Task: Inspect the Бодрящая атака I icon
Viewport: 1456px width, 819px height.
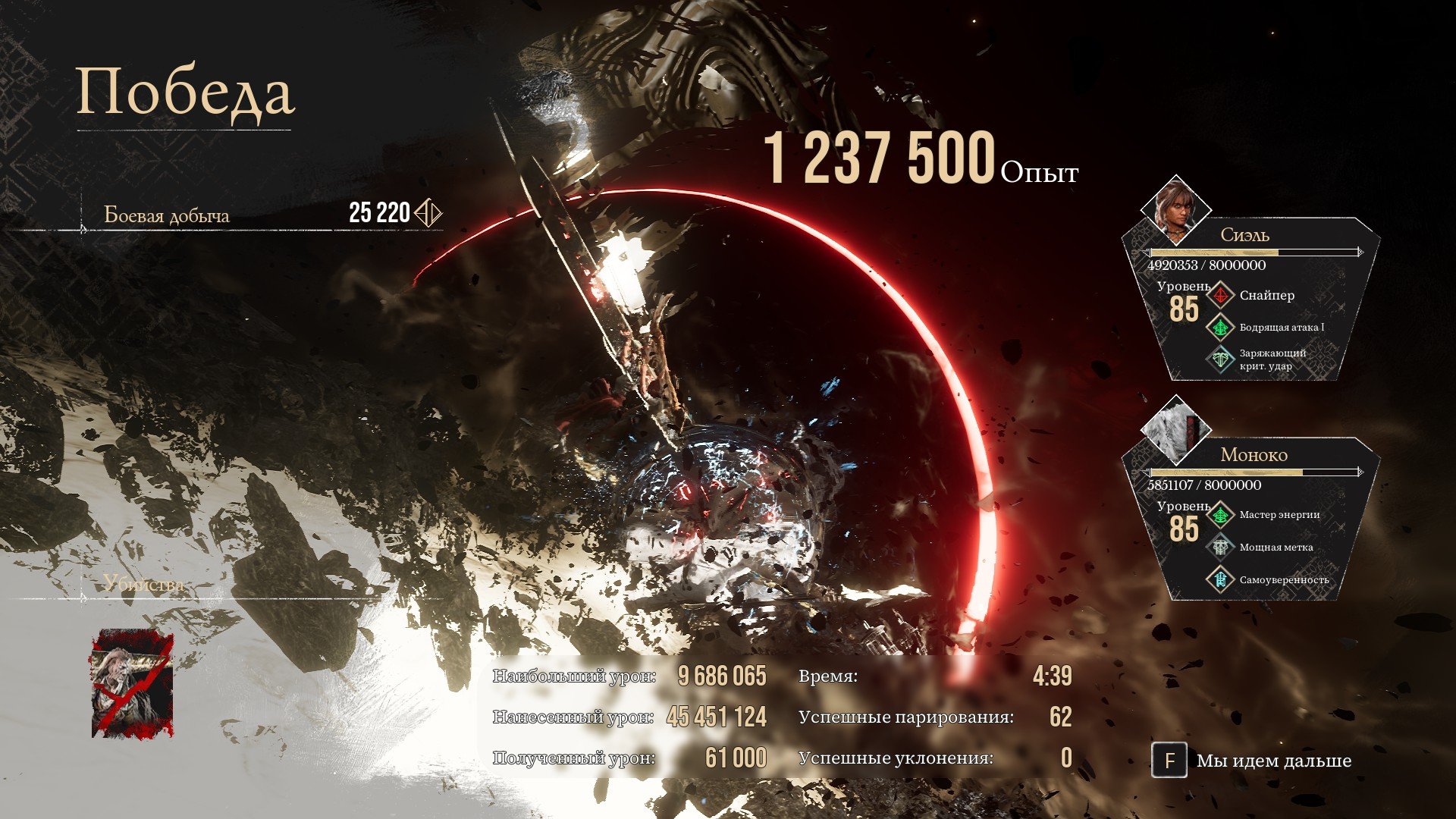Action: pyautogui.click(x=1221, y=328)
